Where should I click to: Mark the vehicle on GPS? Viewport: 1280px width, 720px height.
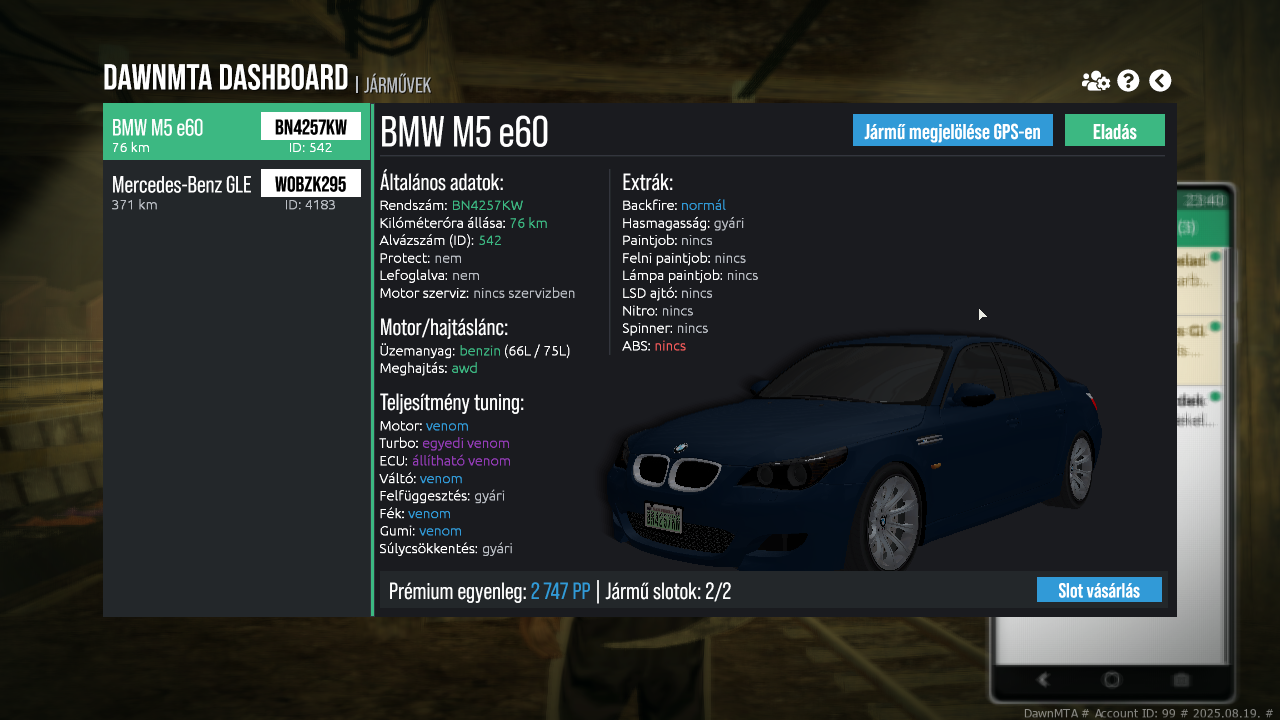click(x=952, y=131)
